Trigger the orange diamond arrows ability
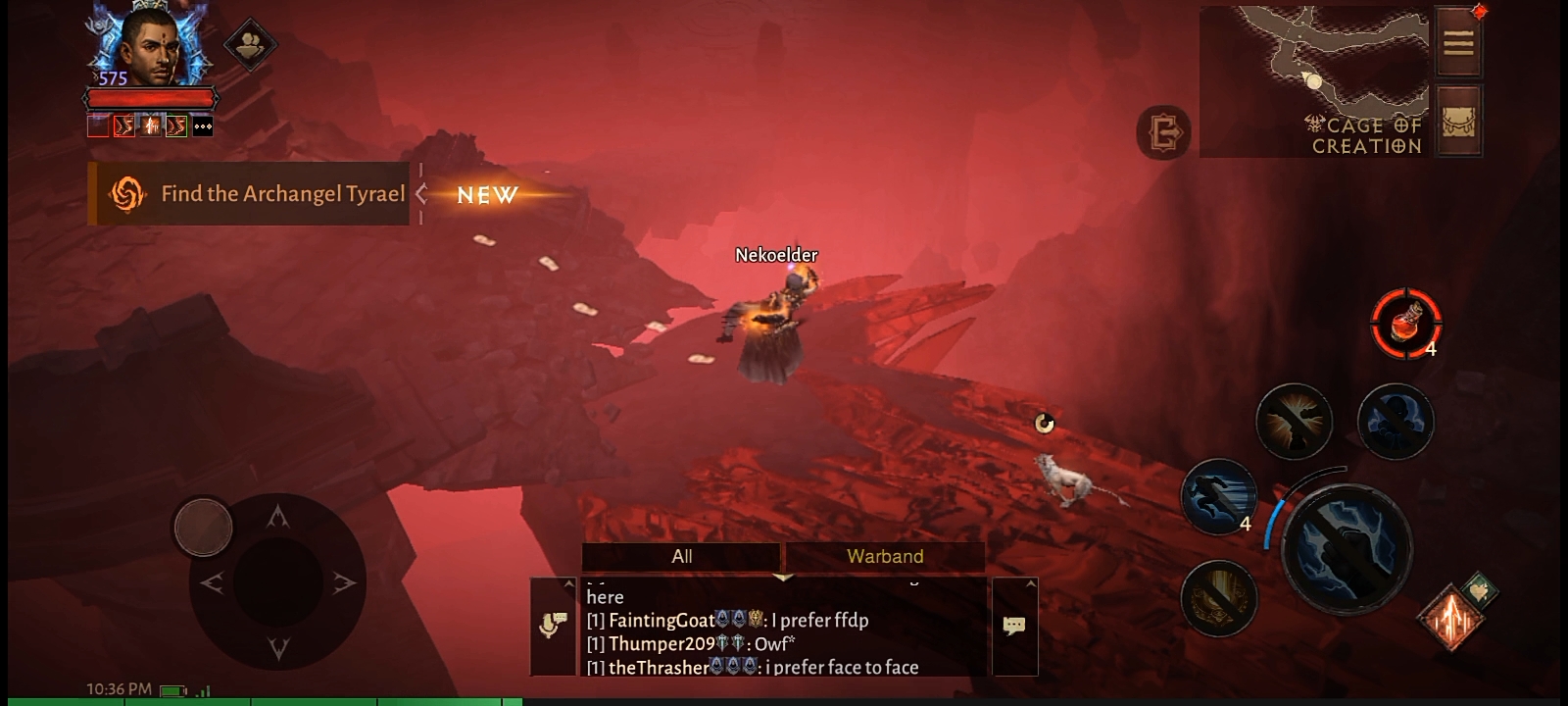The height and width of the screenshot is (706, 1568). point(1451,618)
